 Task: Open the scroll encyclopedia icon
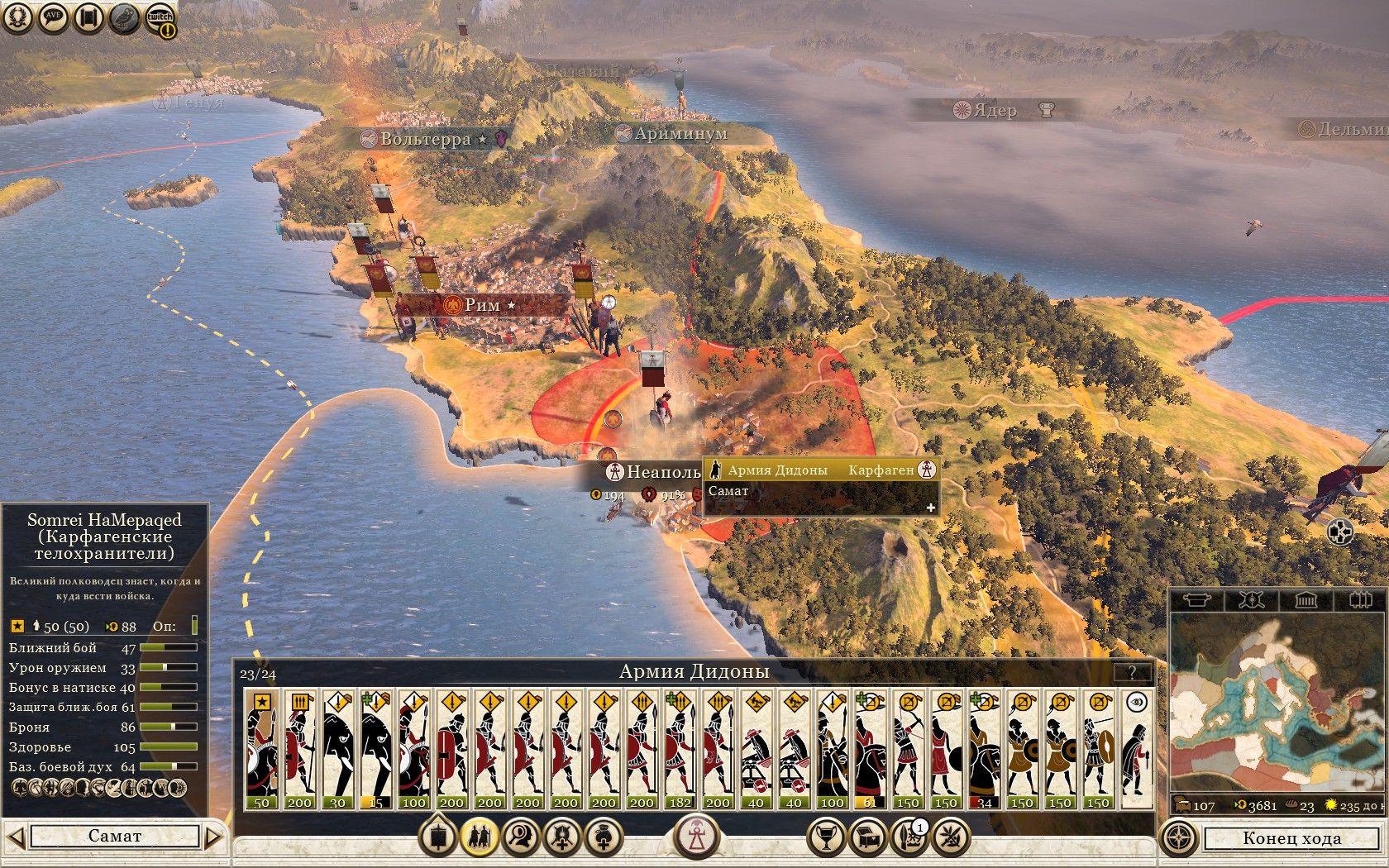click(x=89, y=18)
